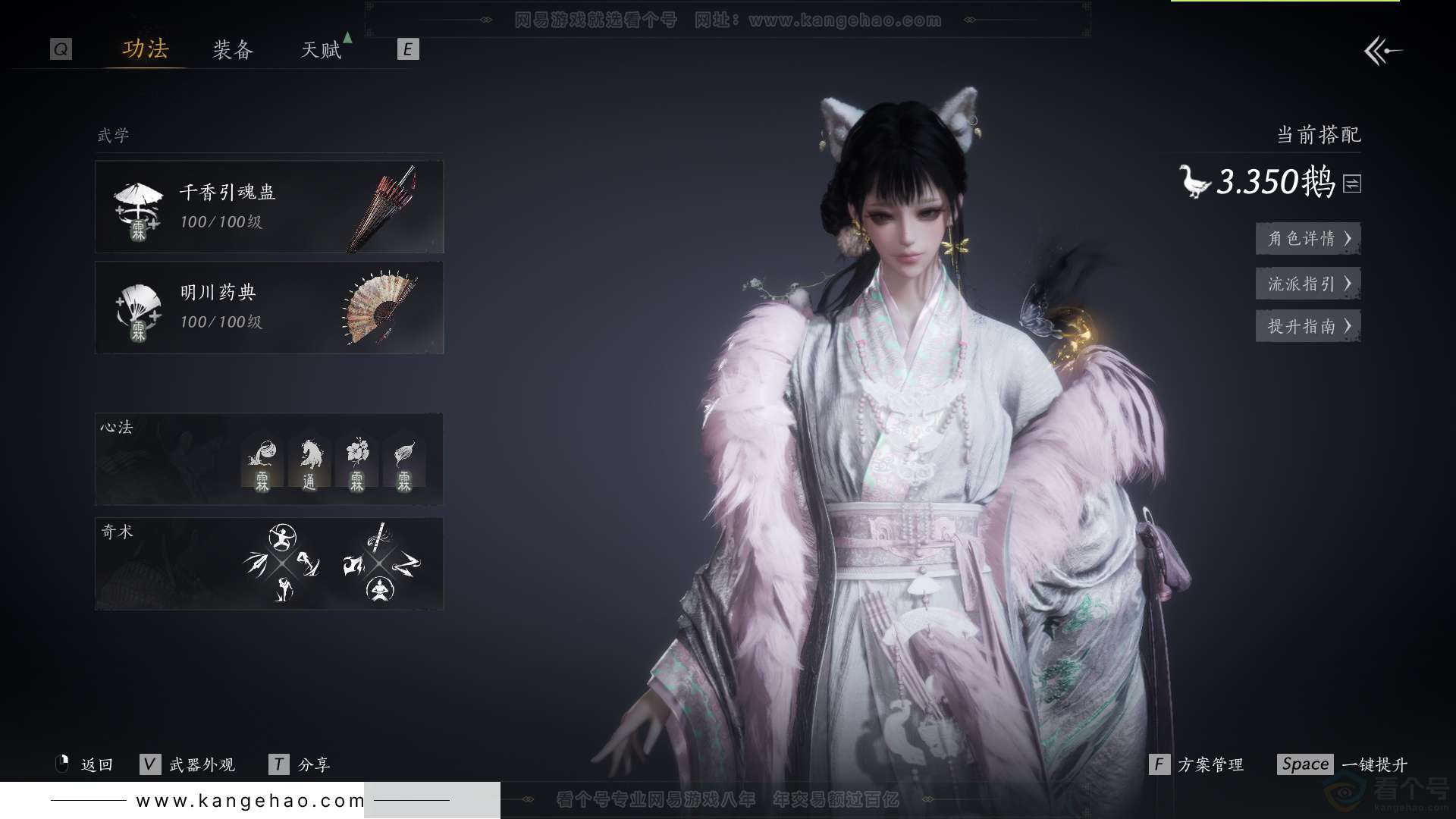Open the 提升指南 upgrade guide

[1308, 326]
